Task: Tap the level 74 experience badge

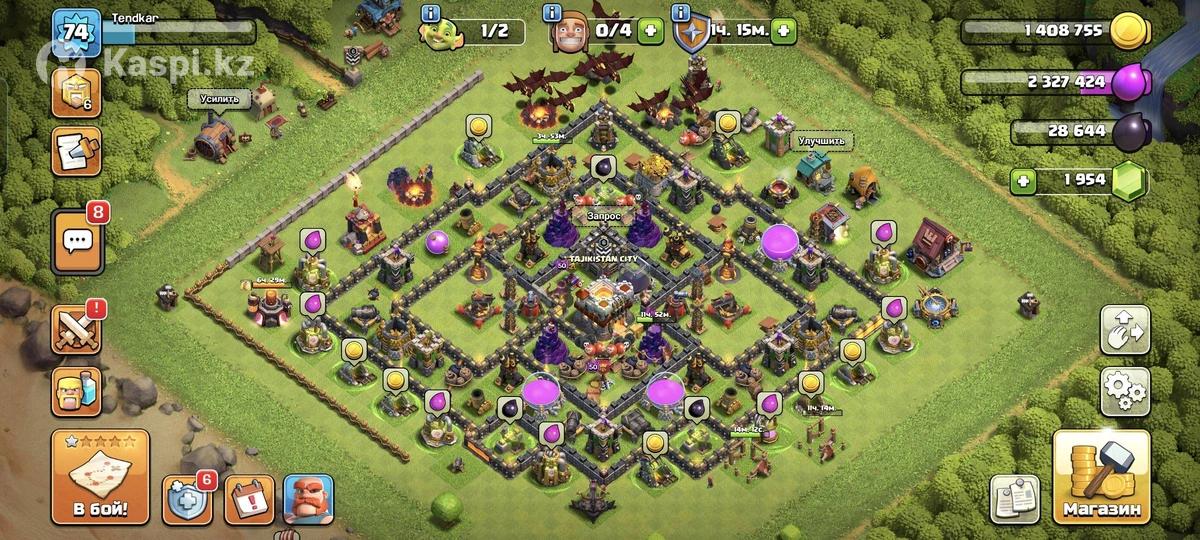Action: pyautogui.click(x=75, y=31)
